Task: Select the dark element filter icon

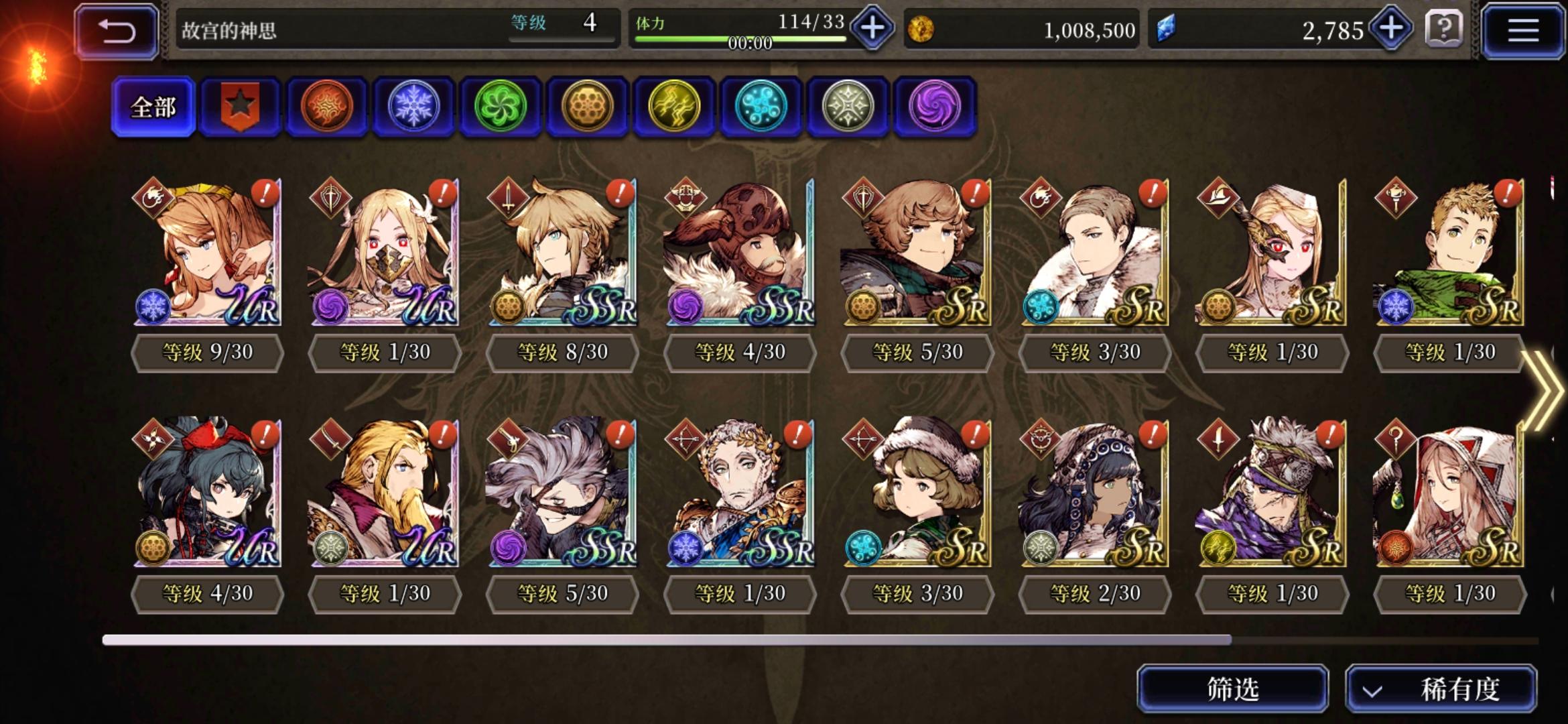Action: pyautogui.click(x=933, y=106)
